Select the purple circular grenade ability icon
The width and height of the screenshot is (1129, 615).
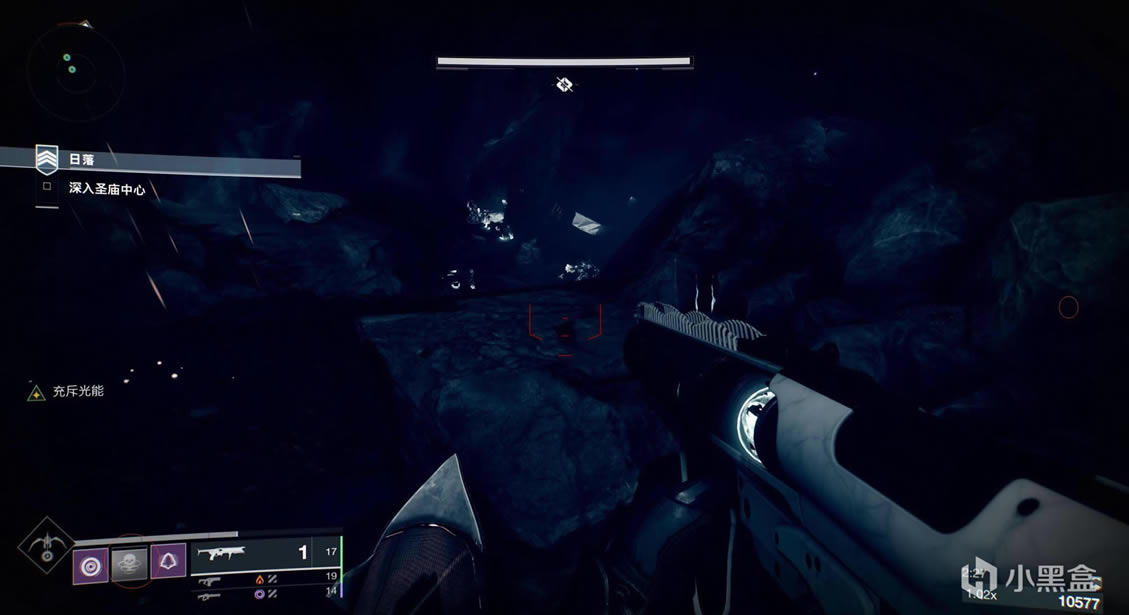click(91, 565)
